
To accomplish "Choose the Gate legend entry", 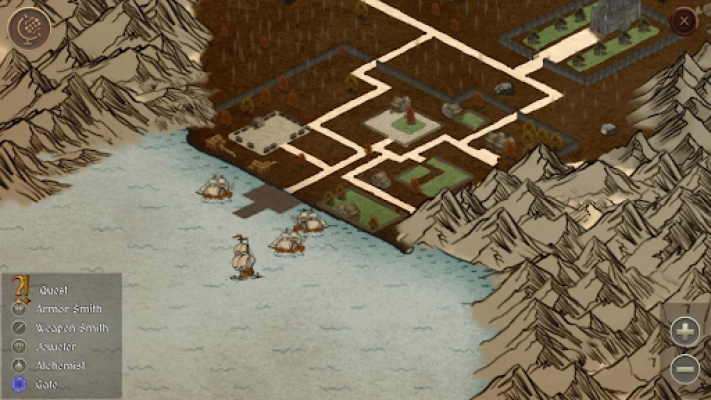I will (47, 384).
